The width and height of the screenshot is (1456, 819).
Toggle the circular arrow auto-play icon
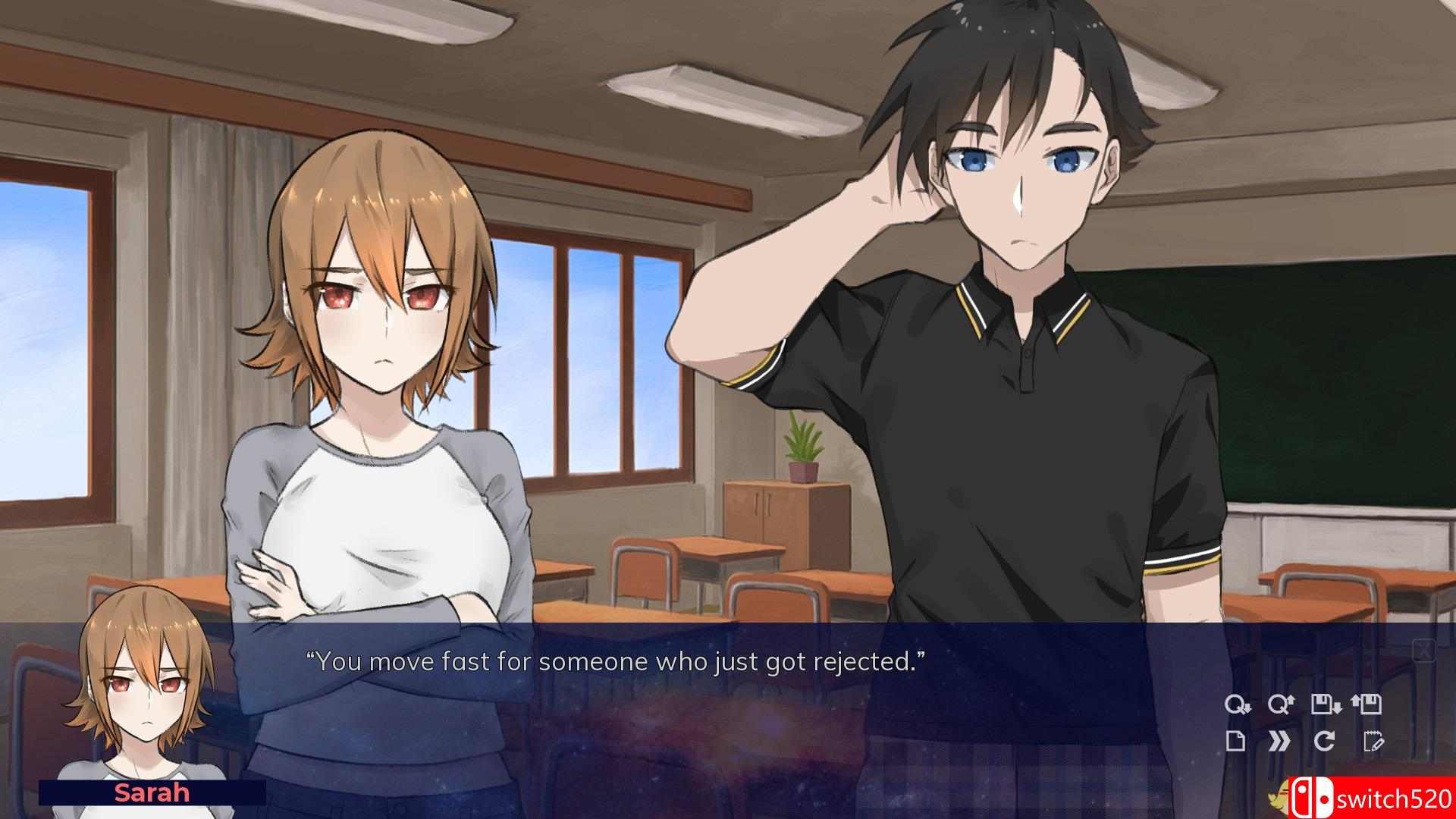coord(1324,741)
